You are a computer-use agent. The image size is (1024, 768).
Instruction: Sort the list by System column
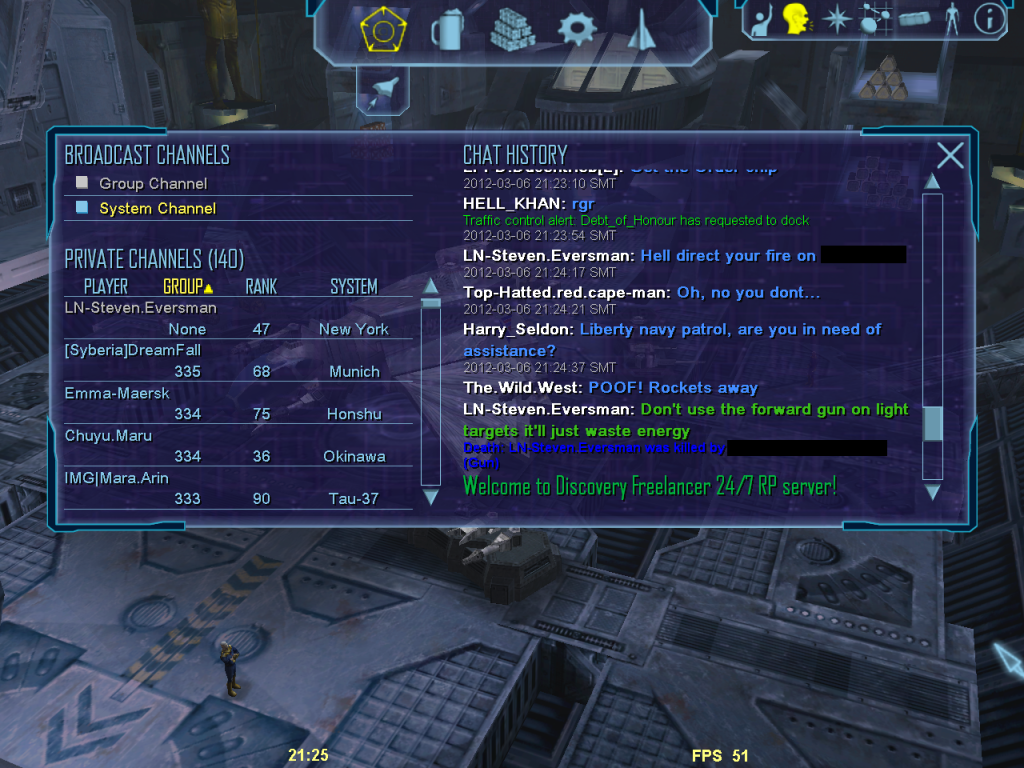point(354,287)
